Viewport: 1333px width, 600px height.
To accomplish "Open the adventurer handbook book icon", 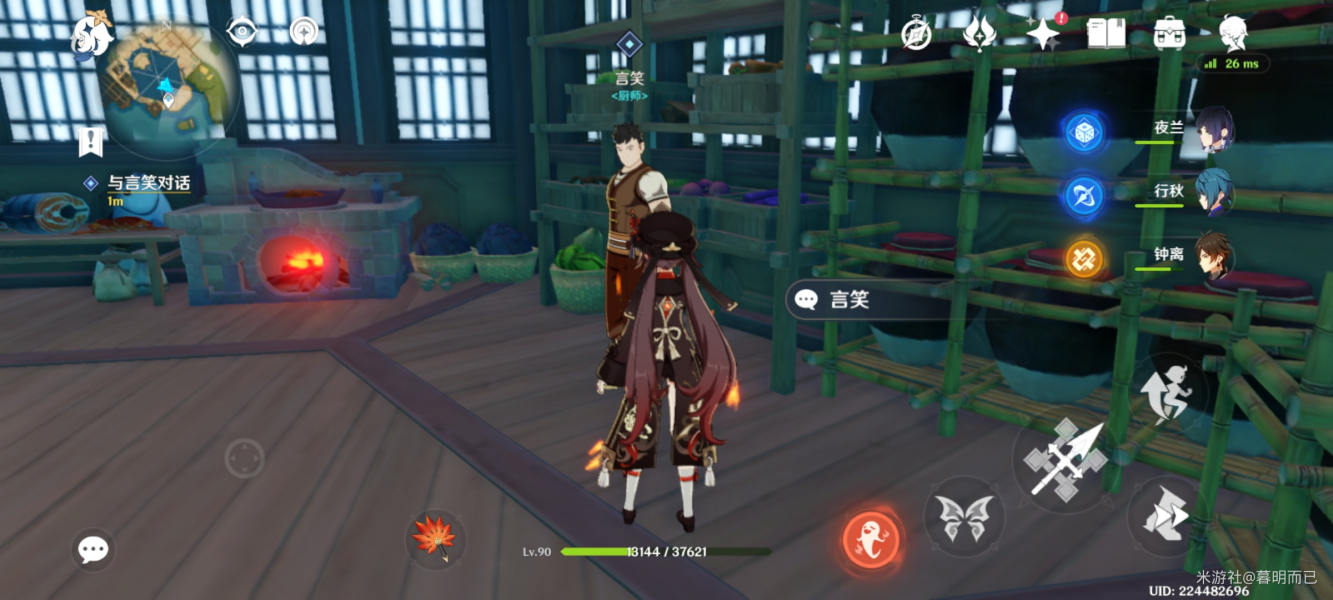I will (1107, 33).
